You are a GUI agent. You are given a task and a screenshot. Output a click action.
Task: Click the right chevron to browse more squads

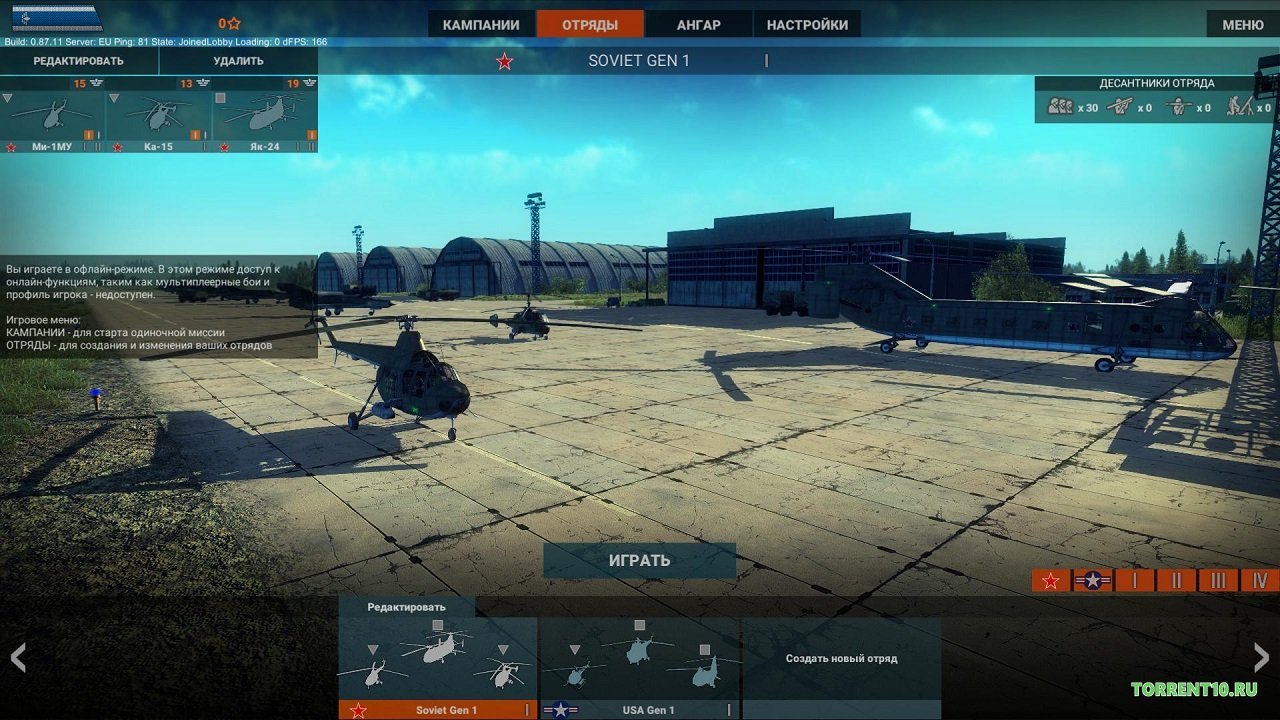click(1261, 658)
